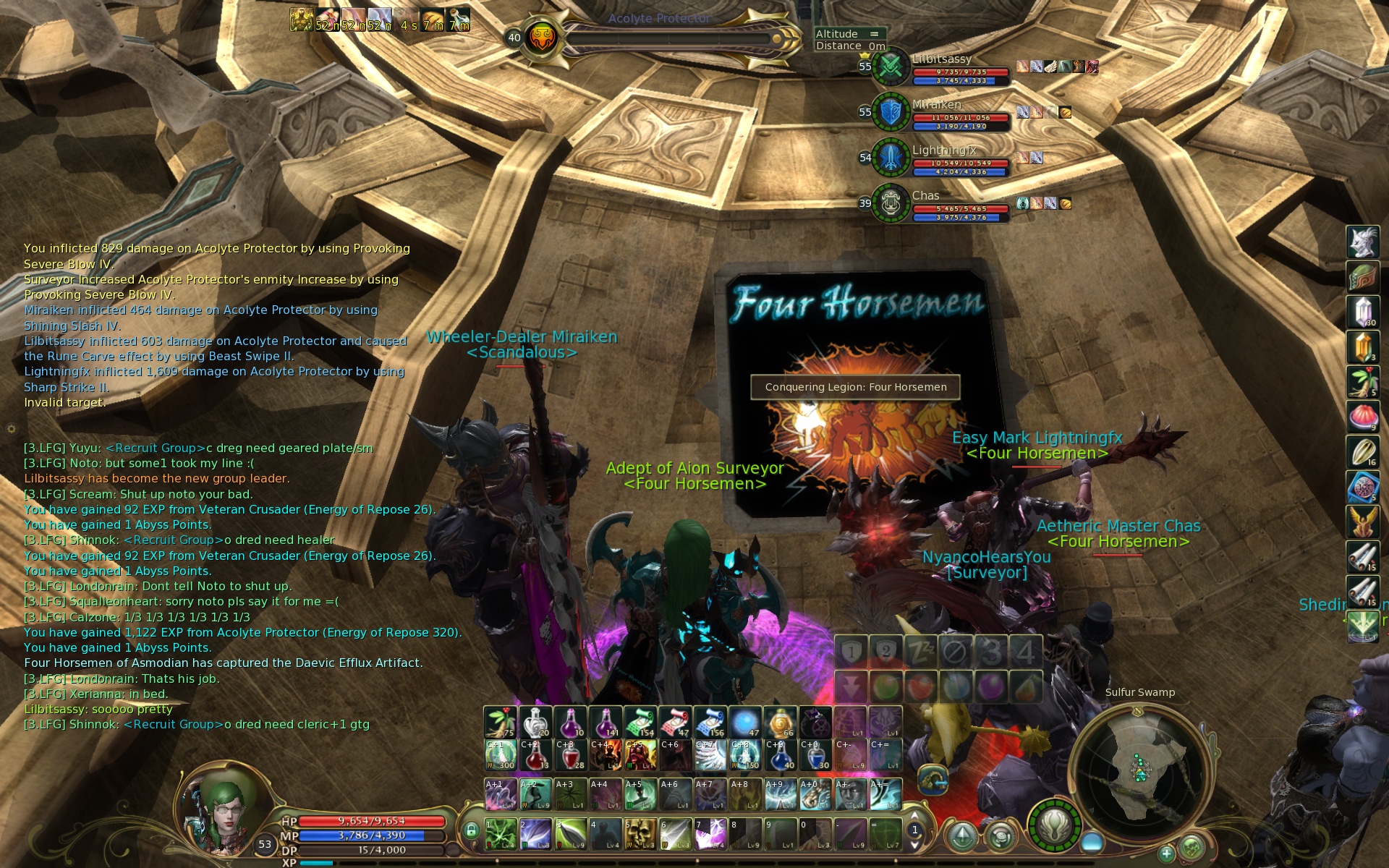Eat the pink jelly food item
The height and width of the screenshot is (868, 1389).
click(1362, 417)
